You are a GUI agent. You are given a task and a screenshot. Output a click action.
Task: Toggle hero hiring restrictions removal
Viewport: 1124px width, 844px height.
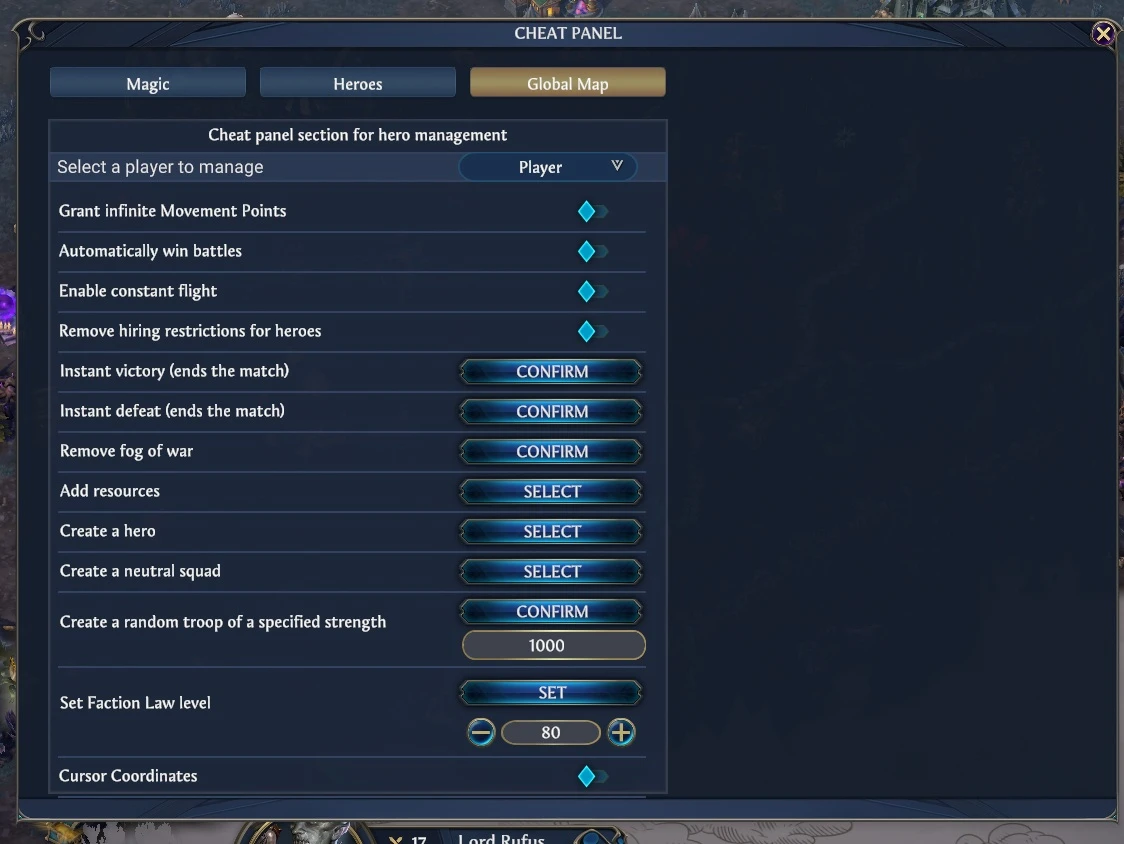pyautogui.click(x=590, y=331)
